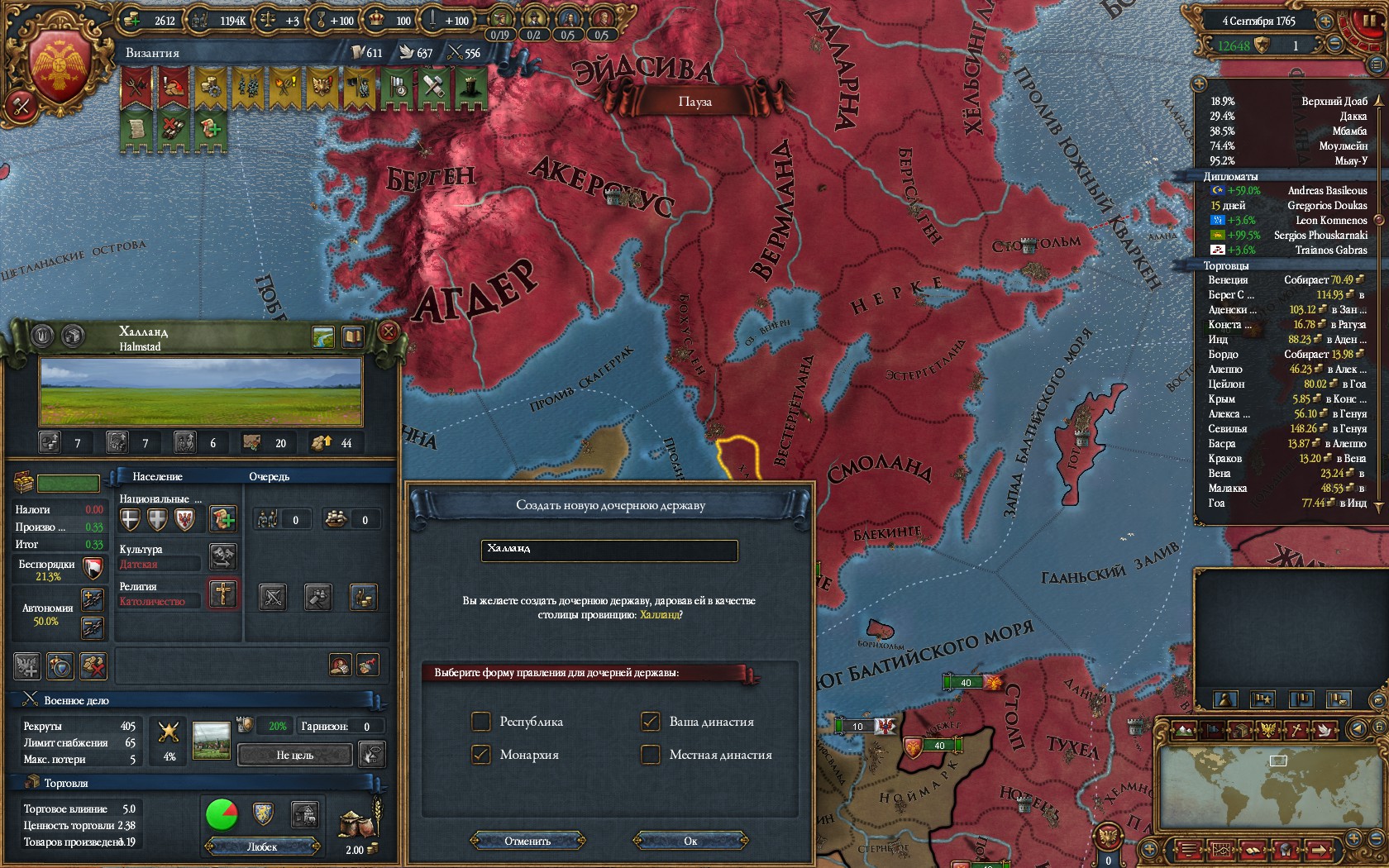The height and width of the screenshot is (868, 1389).
Task: Confirm creation with the Ок button
Action: [x=690, y=841]
